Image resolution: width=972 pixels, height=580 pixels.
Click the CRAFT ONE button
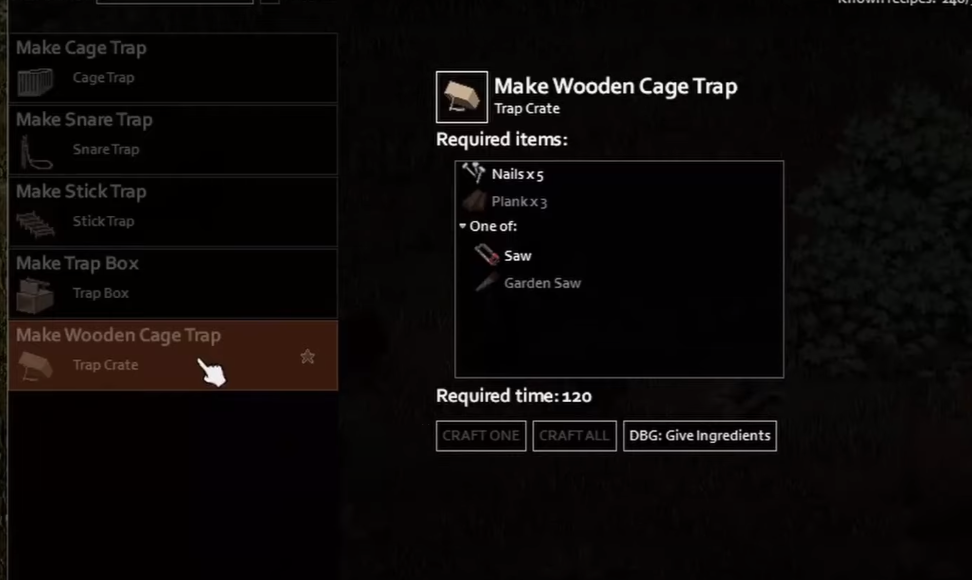(481, 436)
